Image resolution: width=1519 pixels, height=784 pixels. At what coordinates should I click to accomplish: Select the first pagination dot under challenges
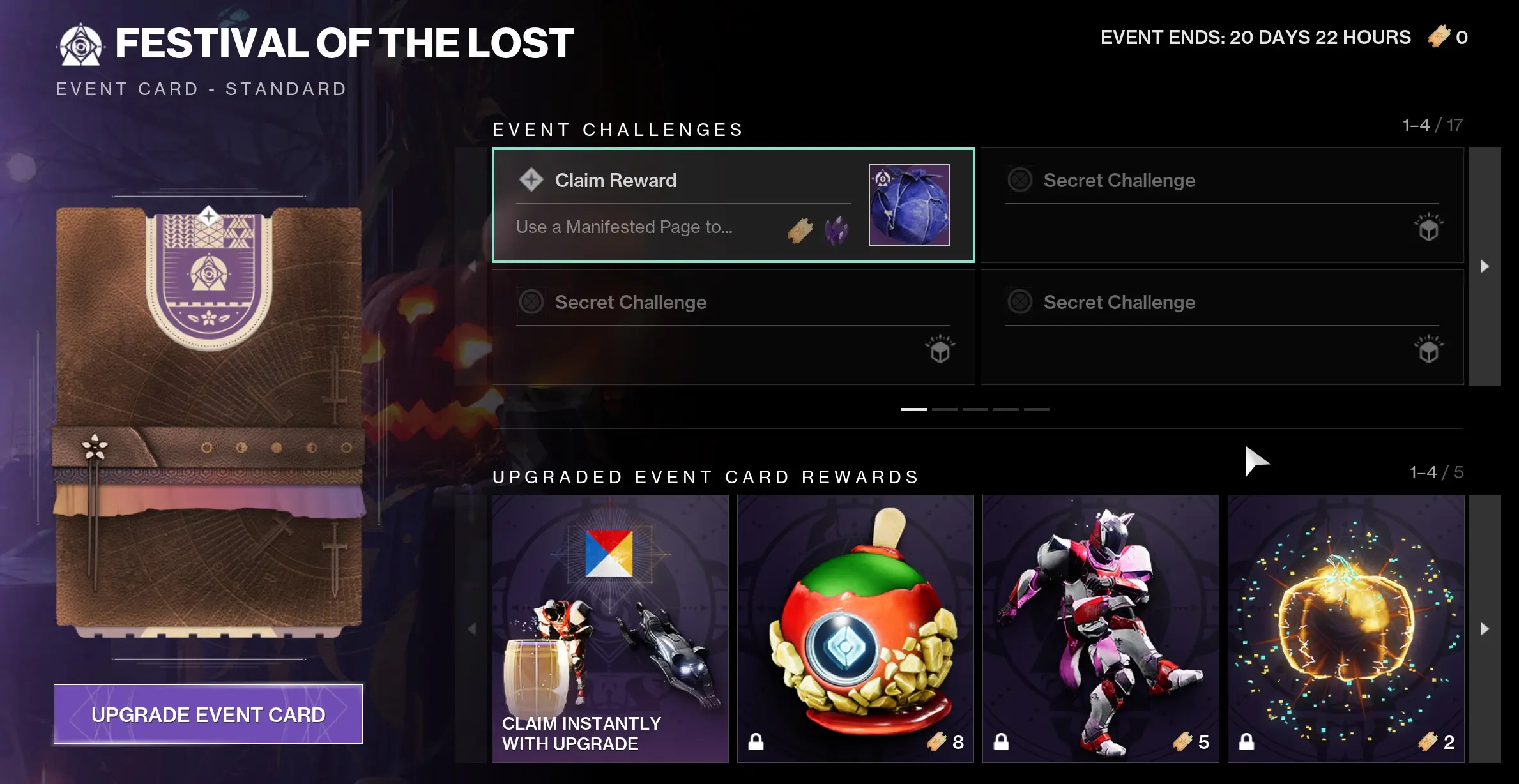tap(915, 409)
